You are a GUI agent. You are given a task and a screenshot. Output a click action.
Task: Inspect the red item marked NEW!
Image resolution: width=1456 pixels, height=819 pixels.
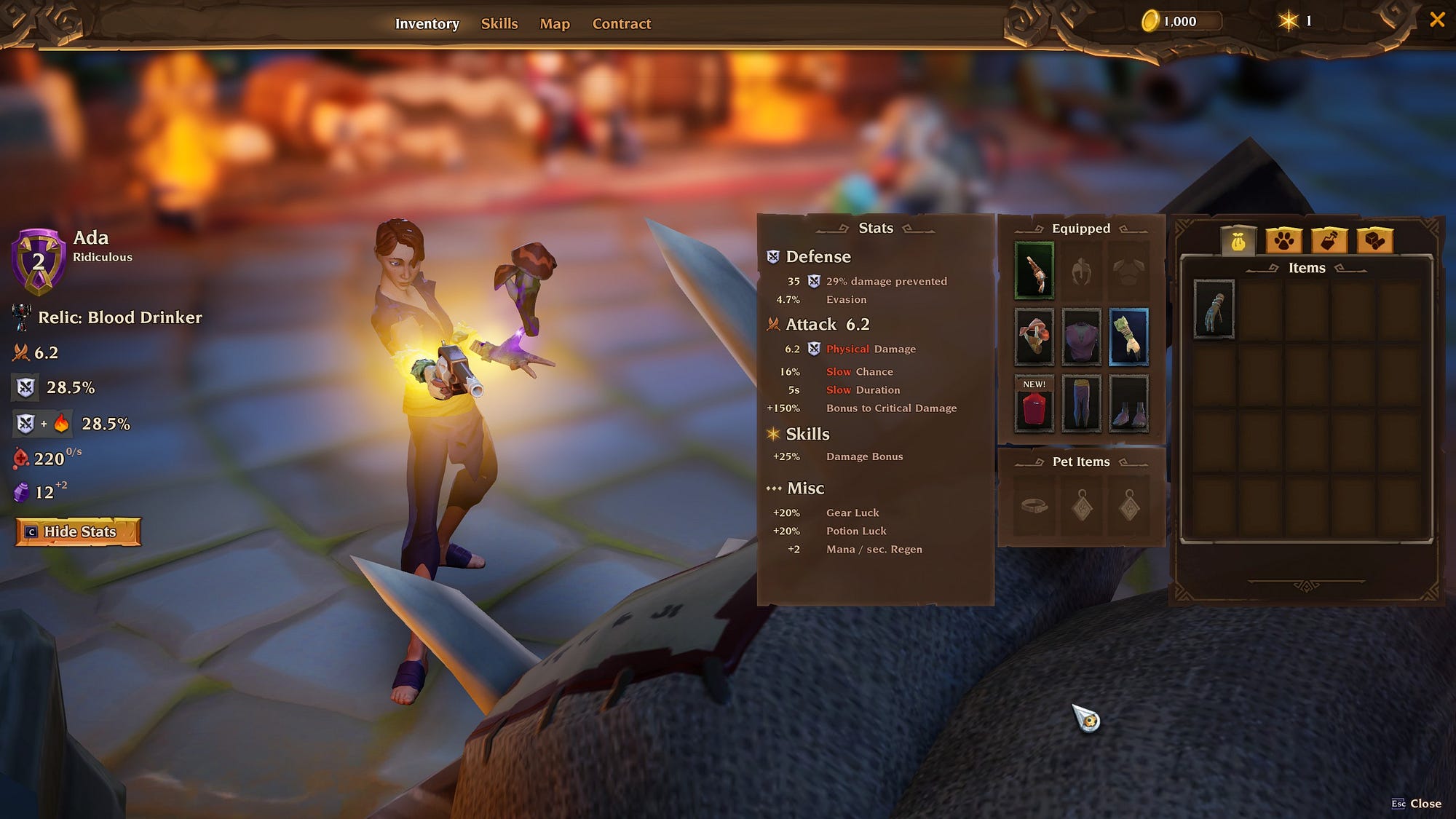1034,403
